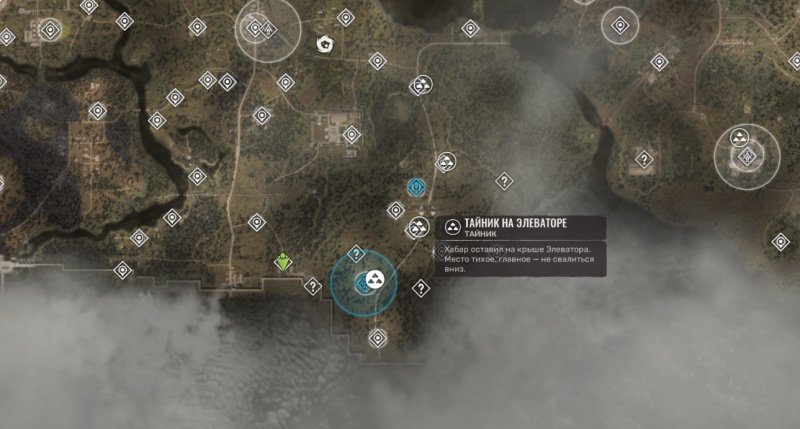The height and width of the screenshot is (429, 800).
Task: Select the green player position marker
Action: pyautogui.click(x=283, y=262)
